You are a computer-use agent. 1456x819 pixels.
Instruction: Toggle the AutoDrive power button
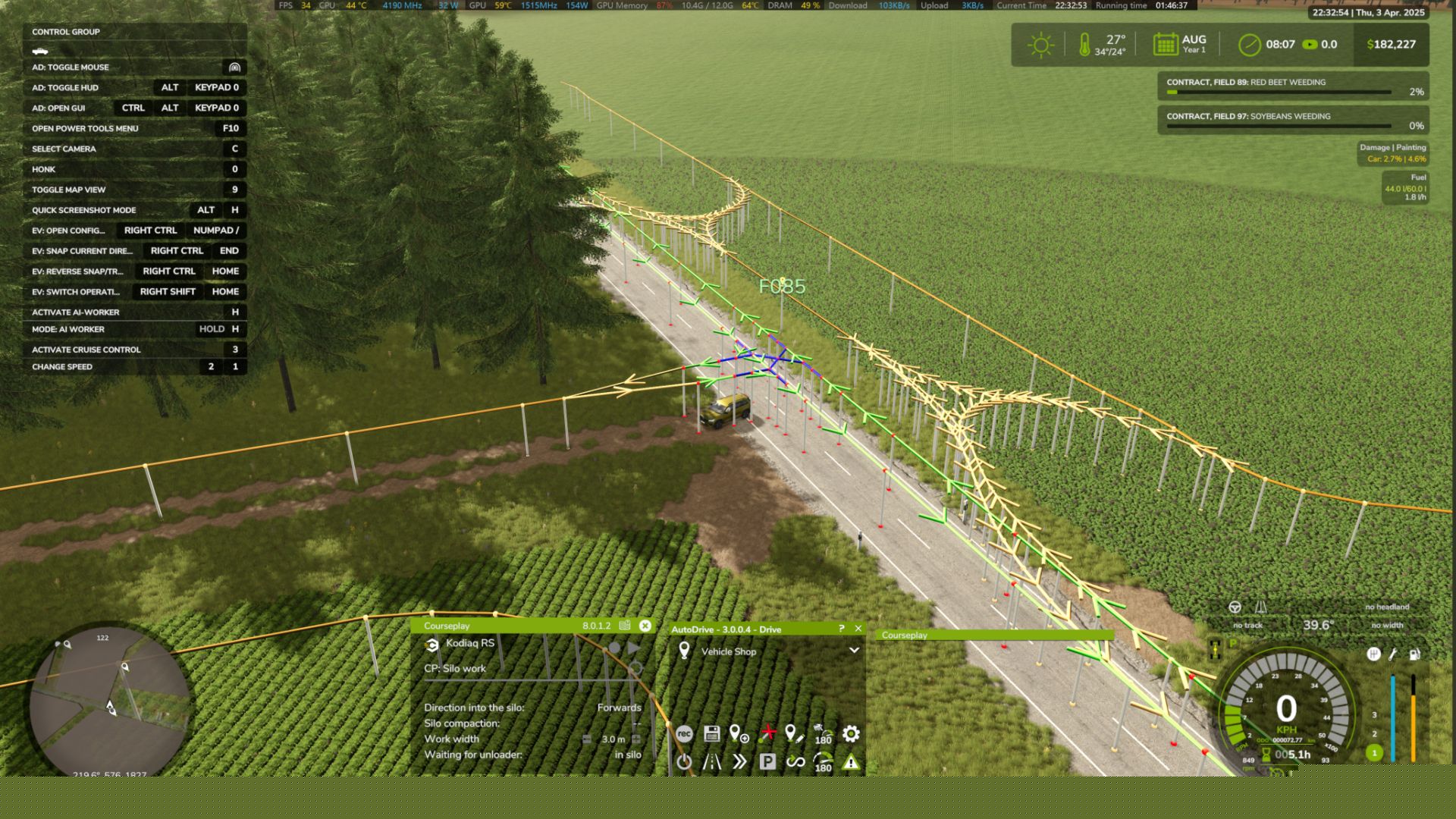coord(684,762)
